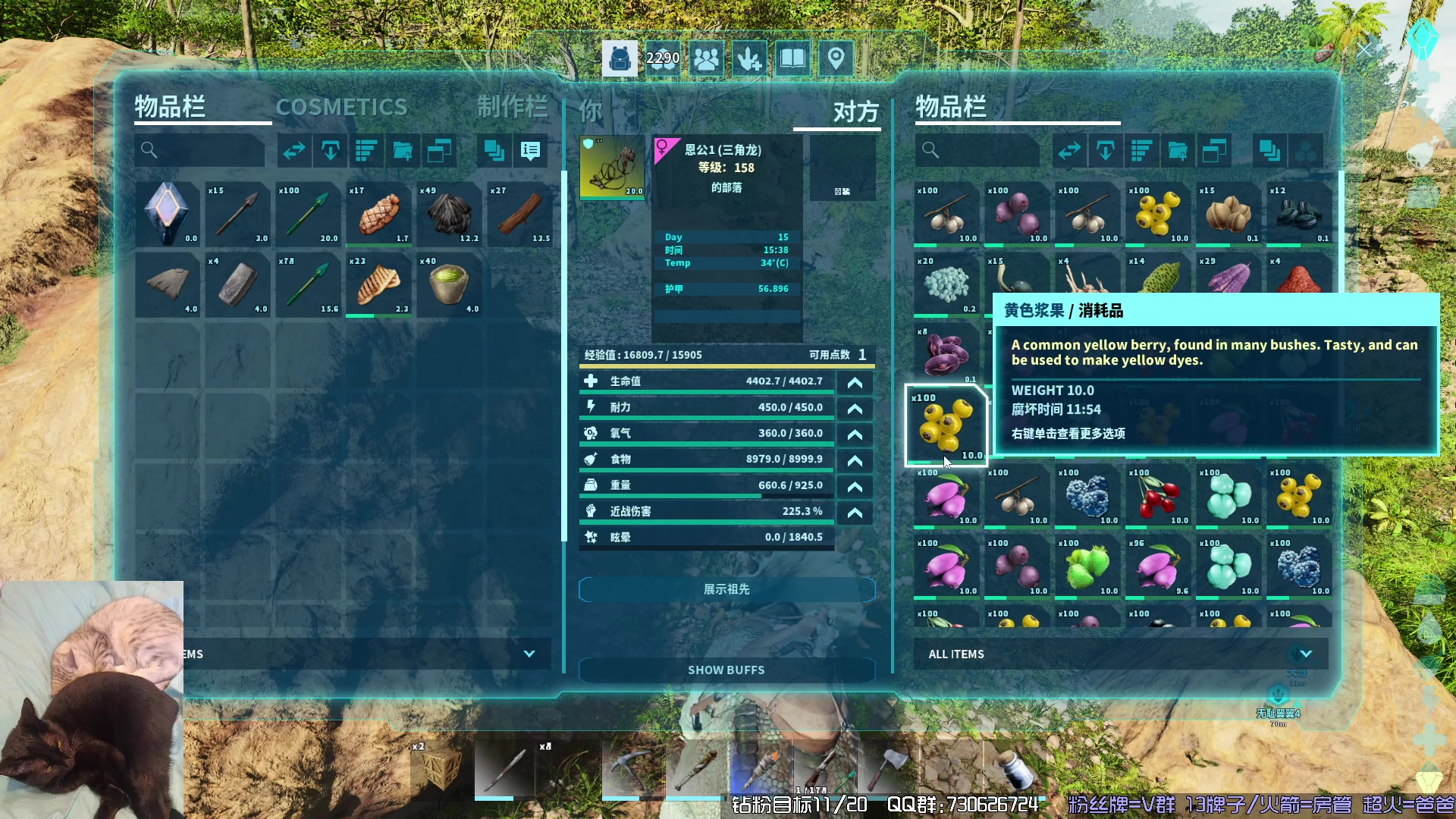Image resolution: width=1456 pixels, height=819 pixels.
Task: Click the 展示祖先 ancestors button
Action: point(726,589)
